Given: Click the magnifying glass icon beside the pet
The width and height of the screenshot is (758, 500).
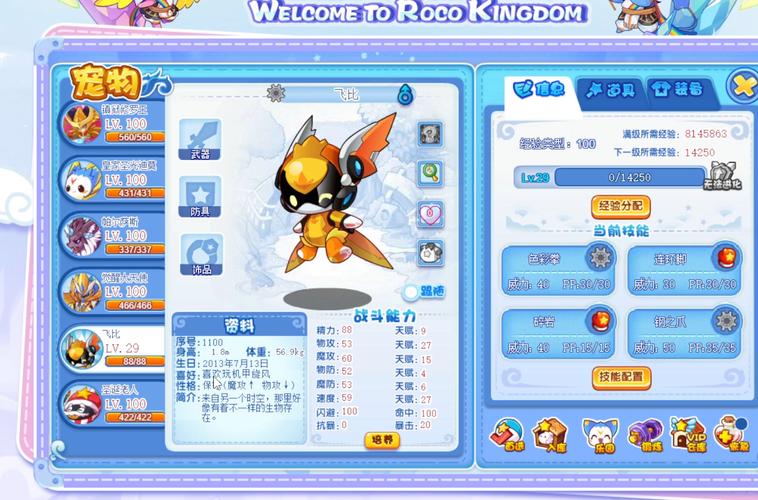Looking at the screenshot, I should [430, 171].
